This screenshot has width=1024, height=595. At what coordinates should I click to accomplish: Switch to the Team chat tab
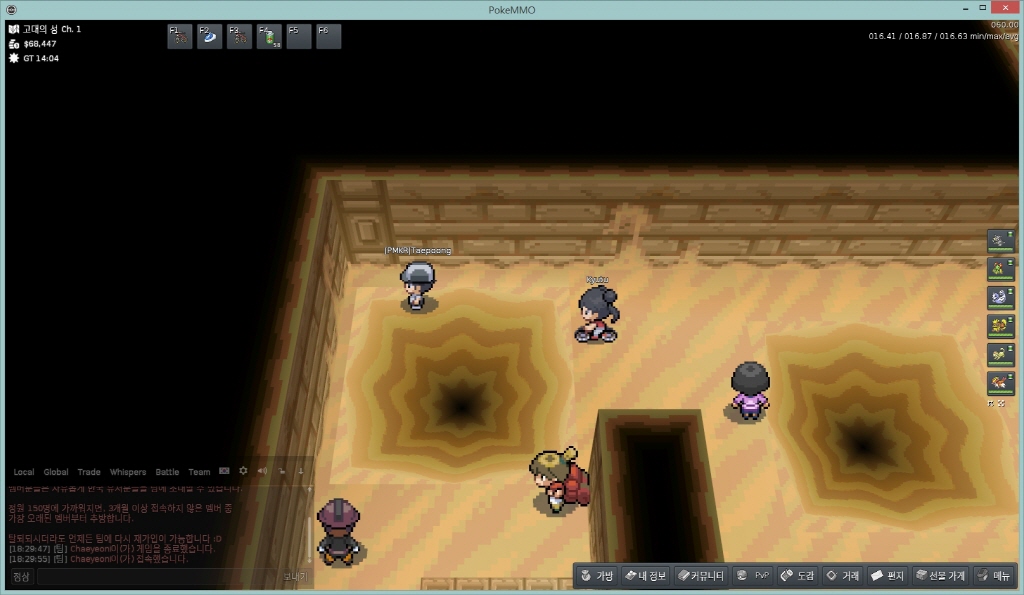click(x=199, y=472)
